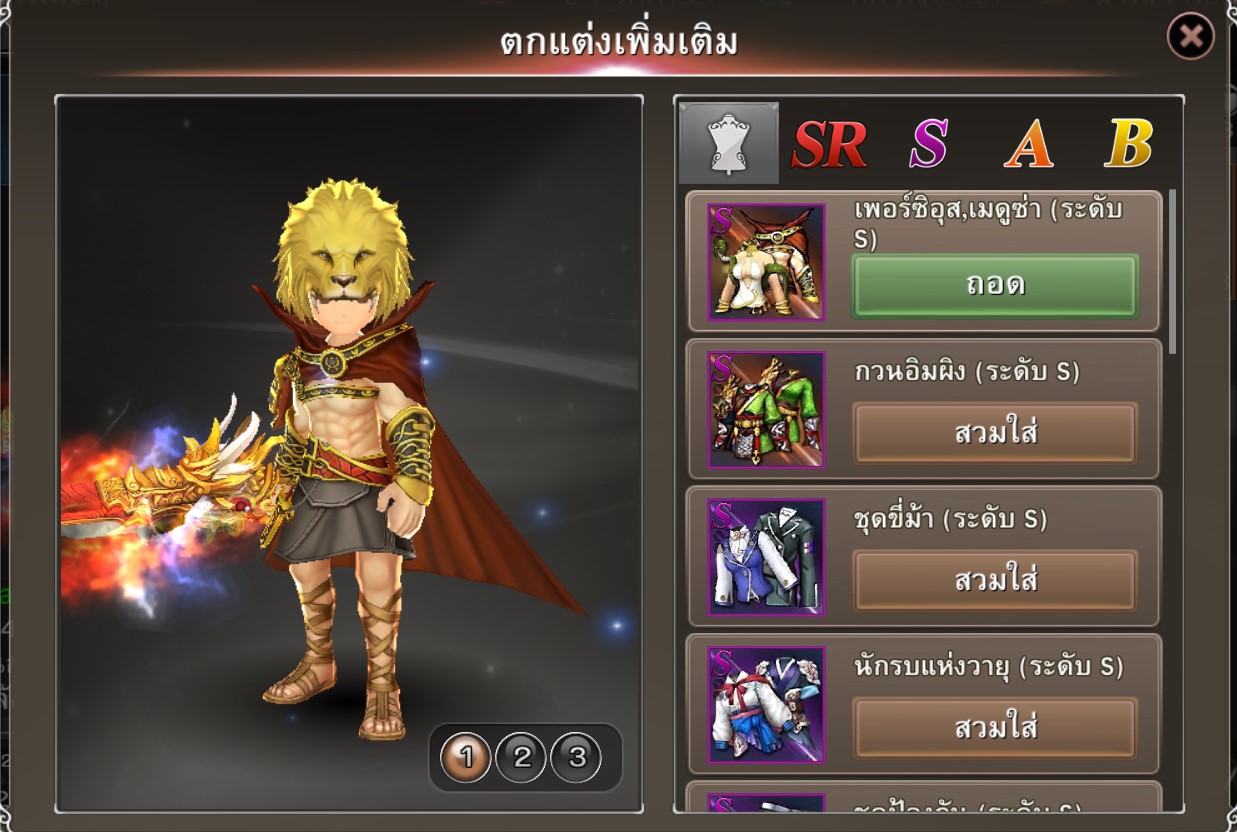Screen dimensions: 1237x832
Task: Close the costume decoration window
Action: [x=1190, y=37]
